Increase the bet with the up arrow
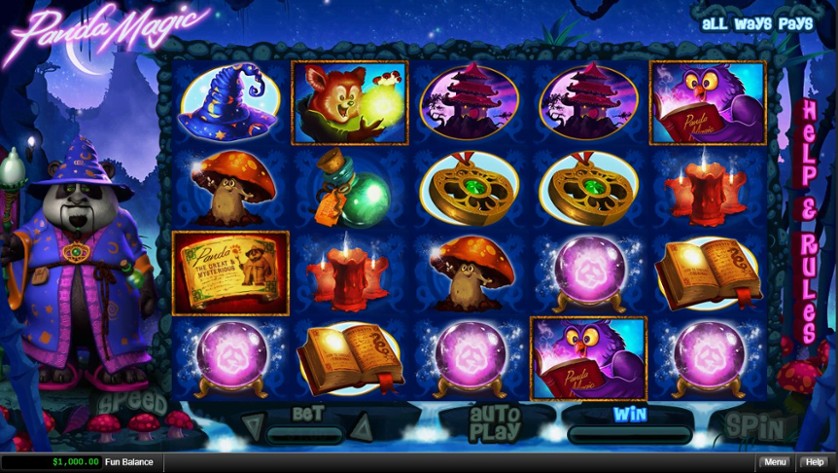 pyautogui.click(x=360, y=429)
